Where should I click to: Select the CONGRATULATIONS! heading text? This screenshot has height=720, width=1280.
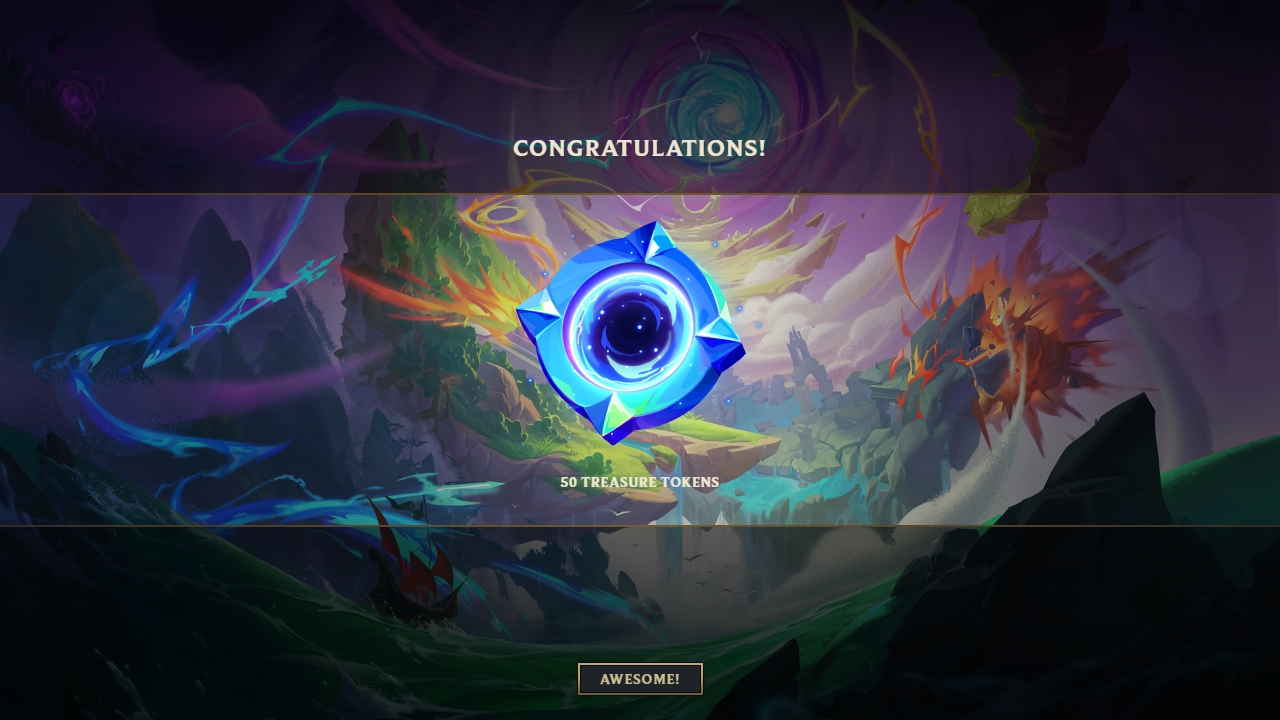pyautogui.click(x=639, y=147)
